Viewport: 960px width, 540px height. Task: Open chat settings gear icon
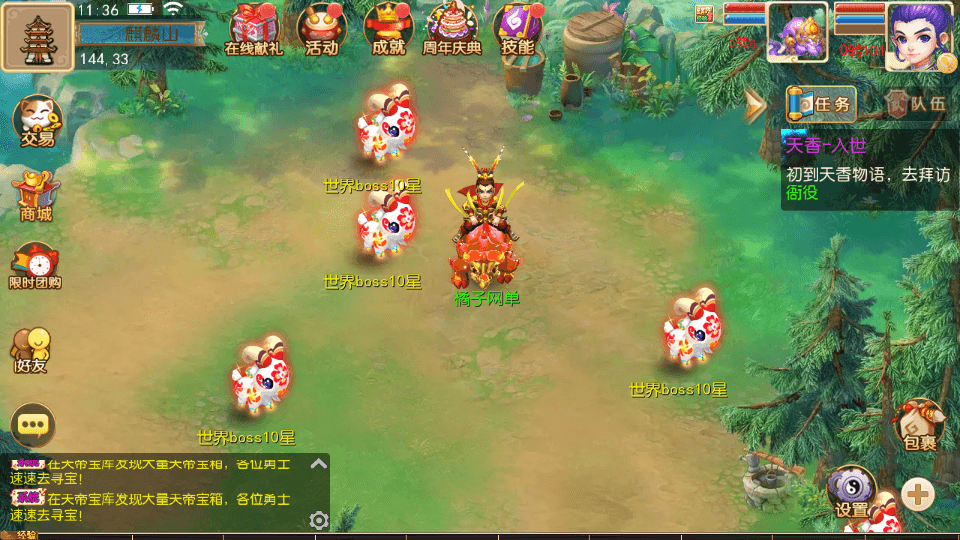click(319, 520)
